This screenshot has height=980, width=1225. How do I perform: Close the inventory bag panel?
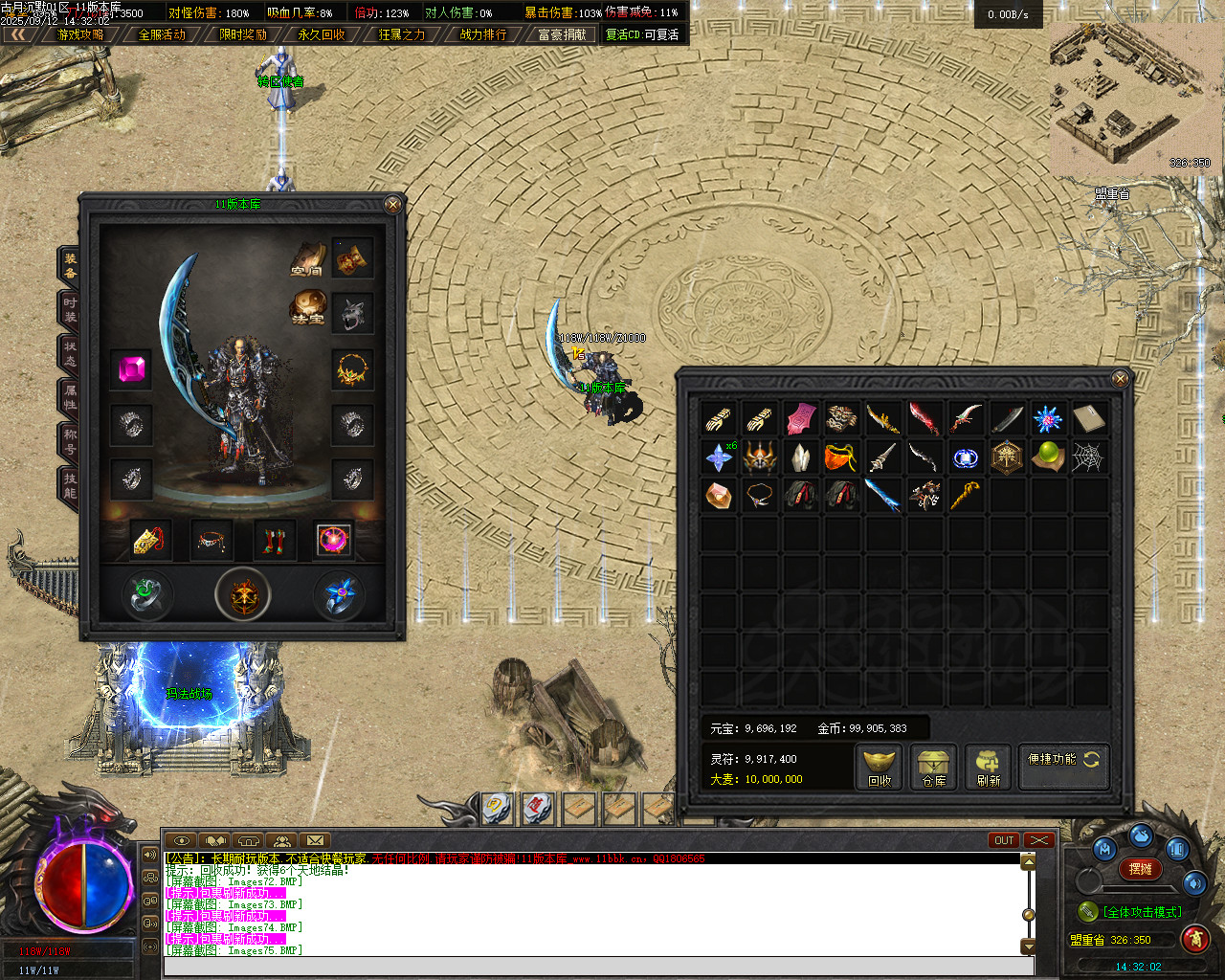(1120, 379)
